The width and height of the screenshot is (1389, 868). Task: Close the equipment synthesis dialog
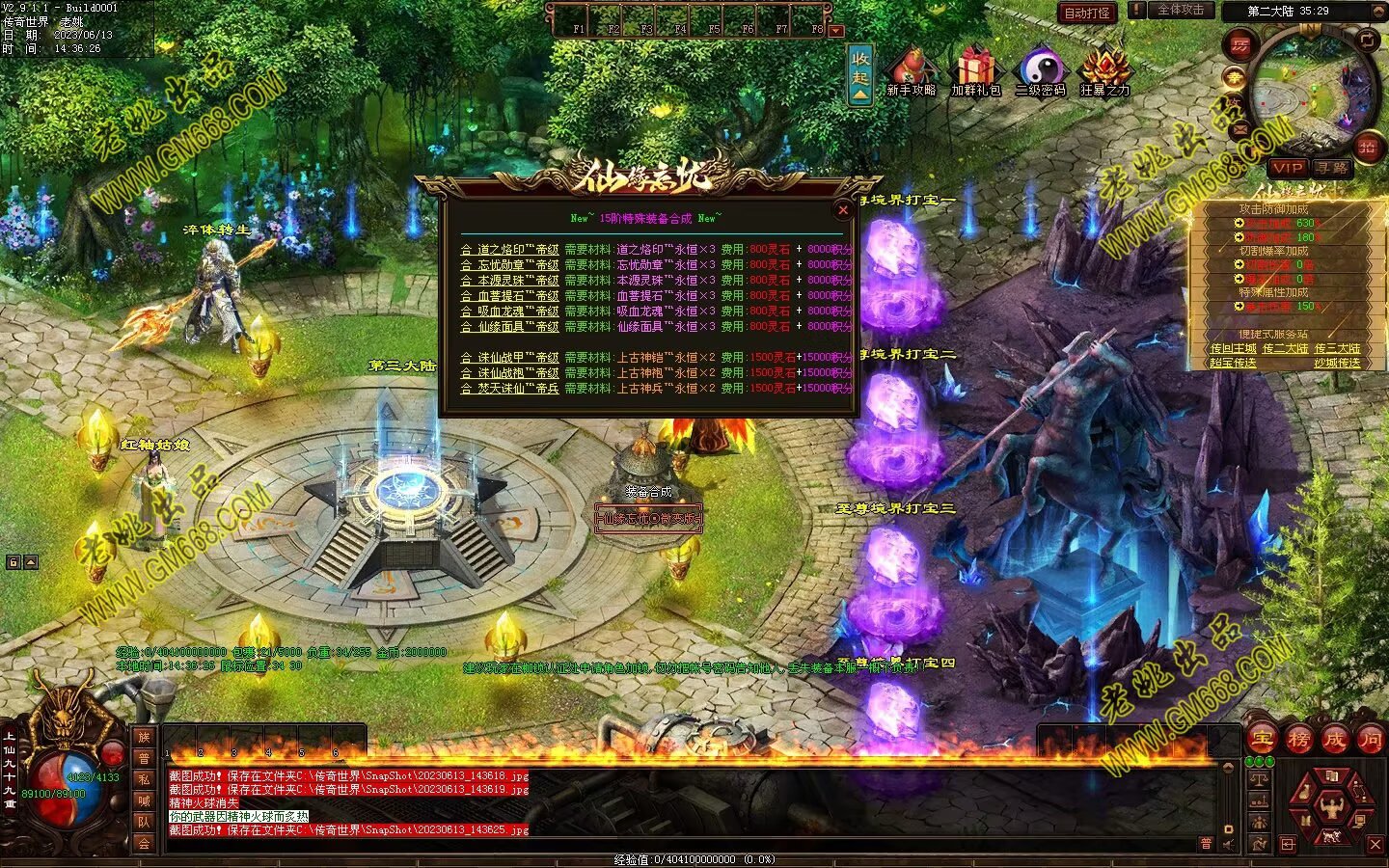pyautogui.click(x=842, y=209)
